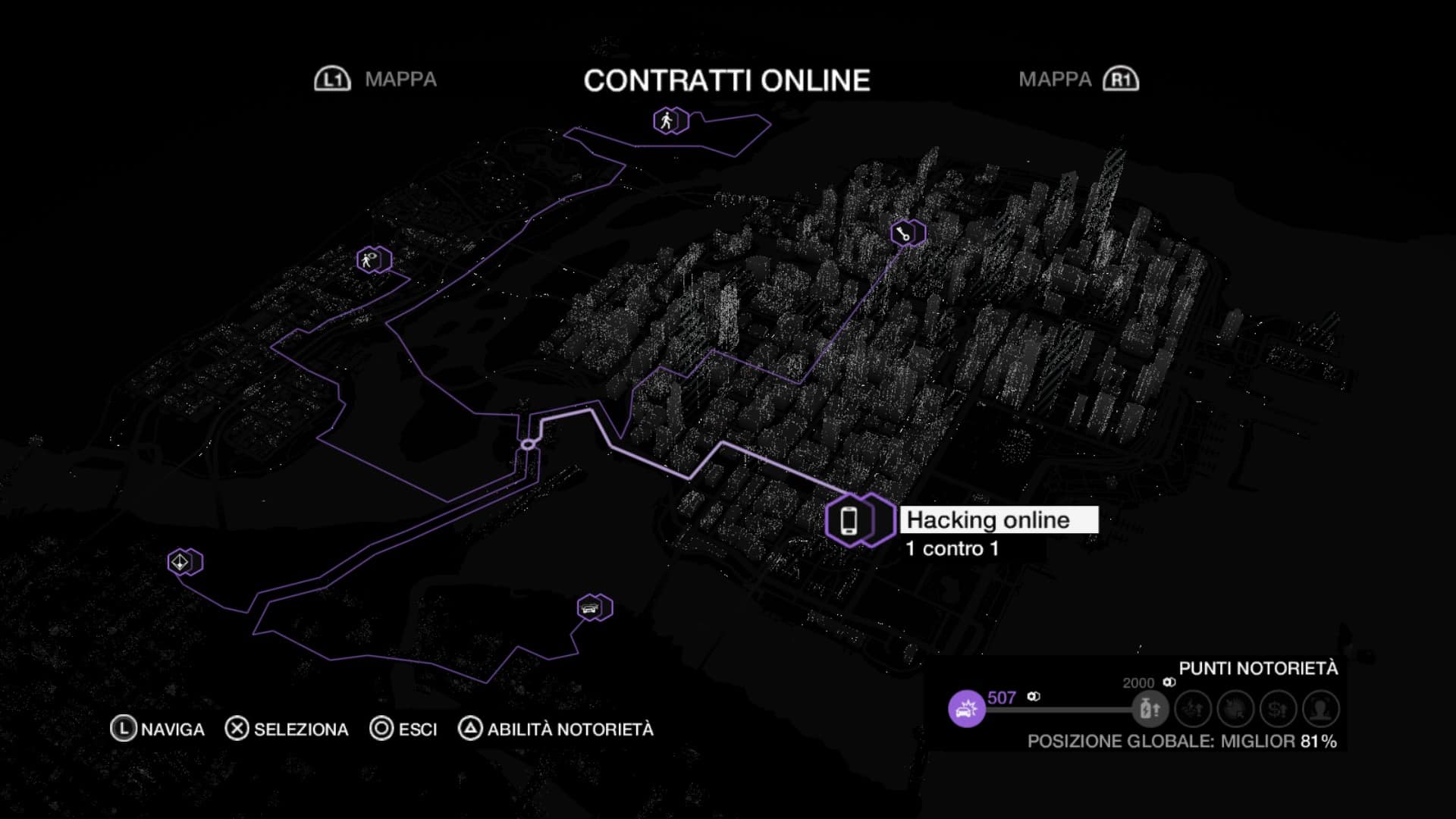Pick the person-with-eye tailing contract node
The height and width of the screenshot is (819, 1456).
click(x=369, y=260)
